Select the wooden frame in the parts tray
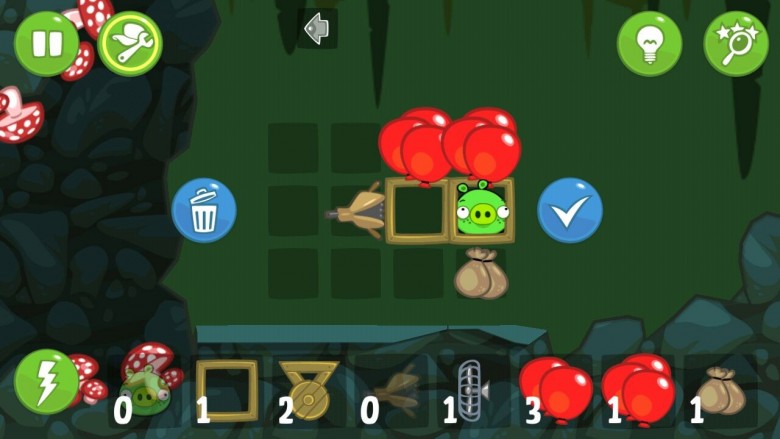 (x=226, y=389)
